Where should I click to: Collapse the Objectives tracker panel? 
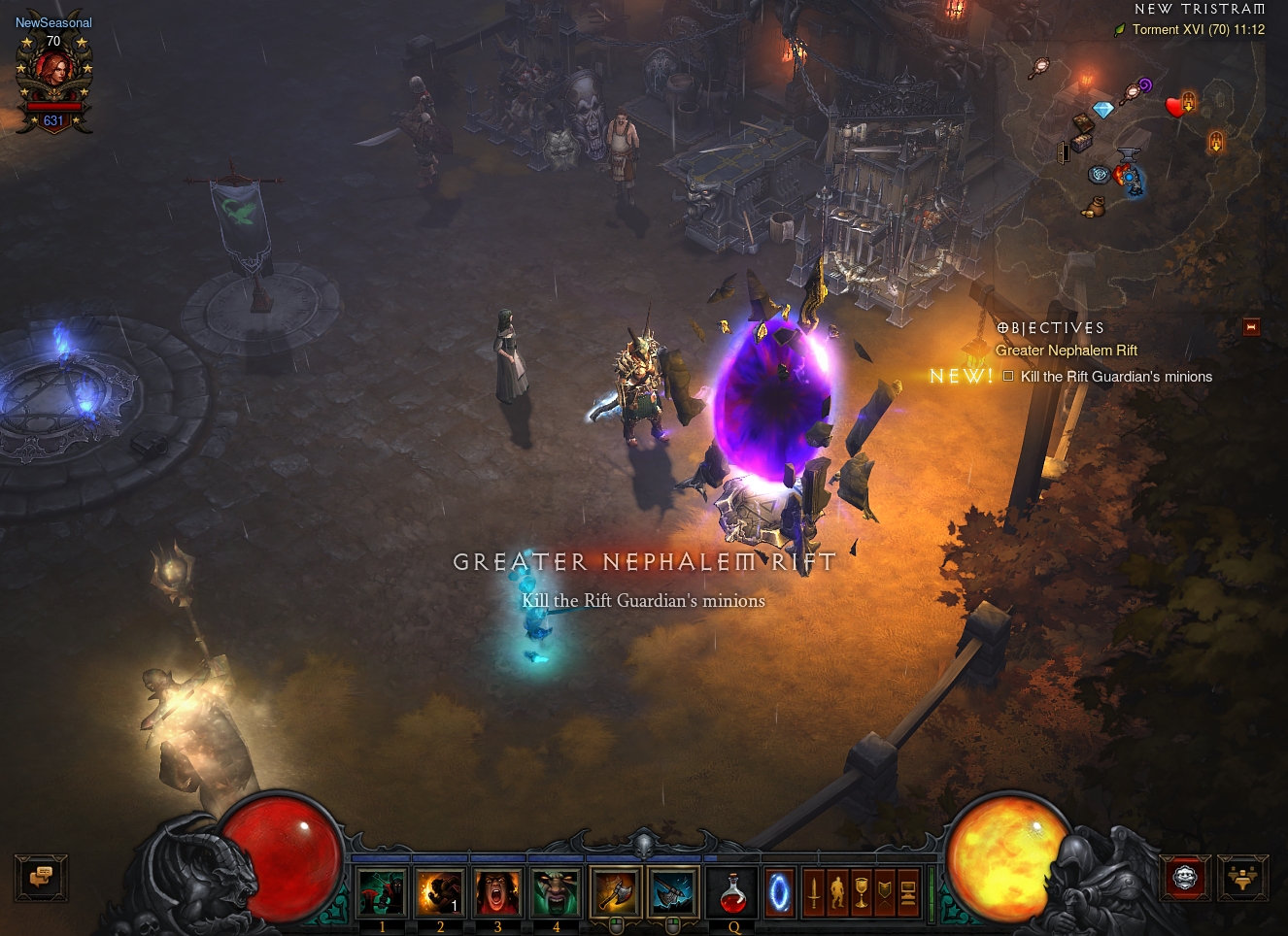1251,327
